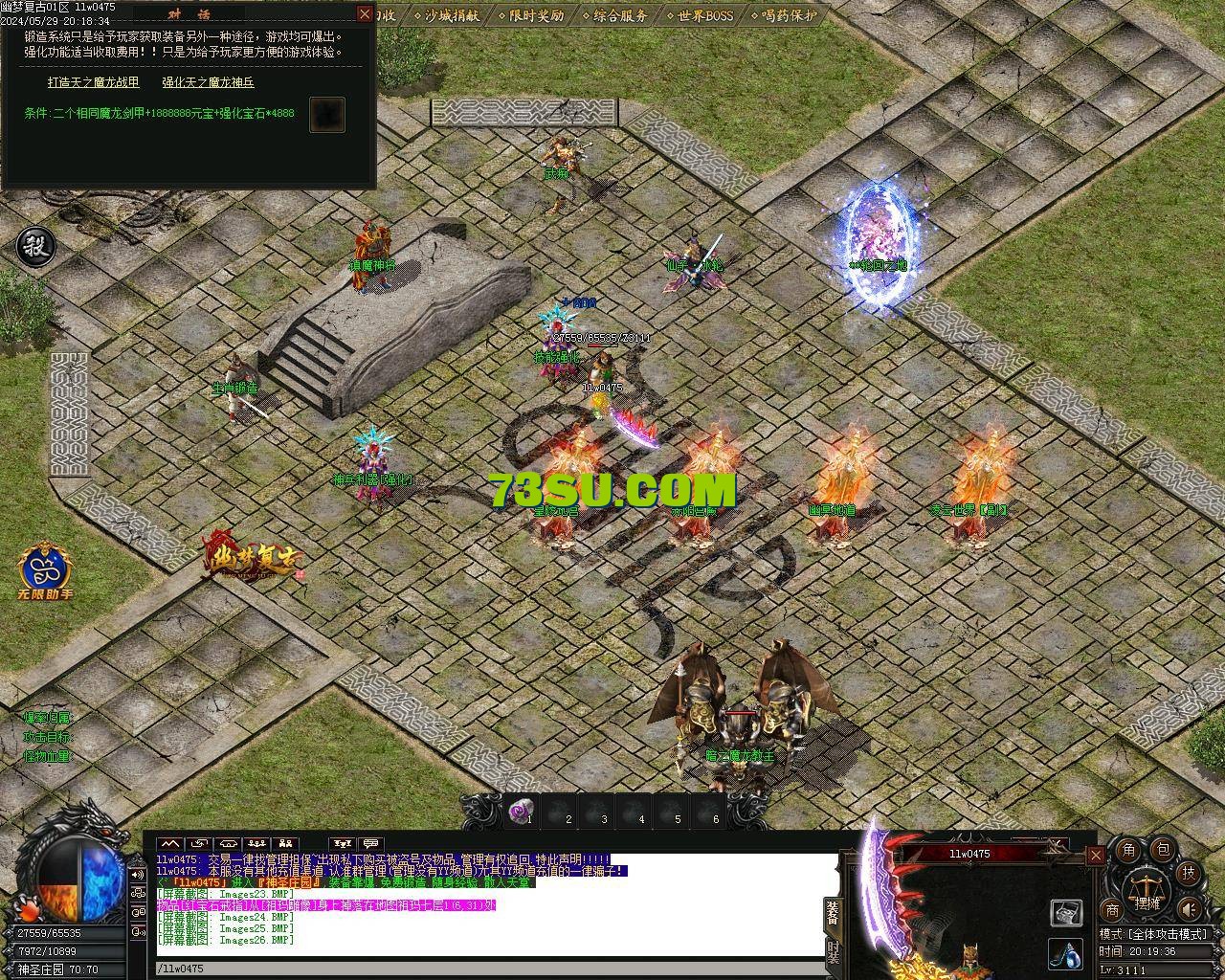Open the 摆摊 stall scales button
This screenshot has width=1225, height=980.
(x=1145, y=891)
